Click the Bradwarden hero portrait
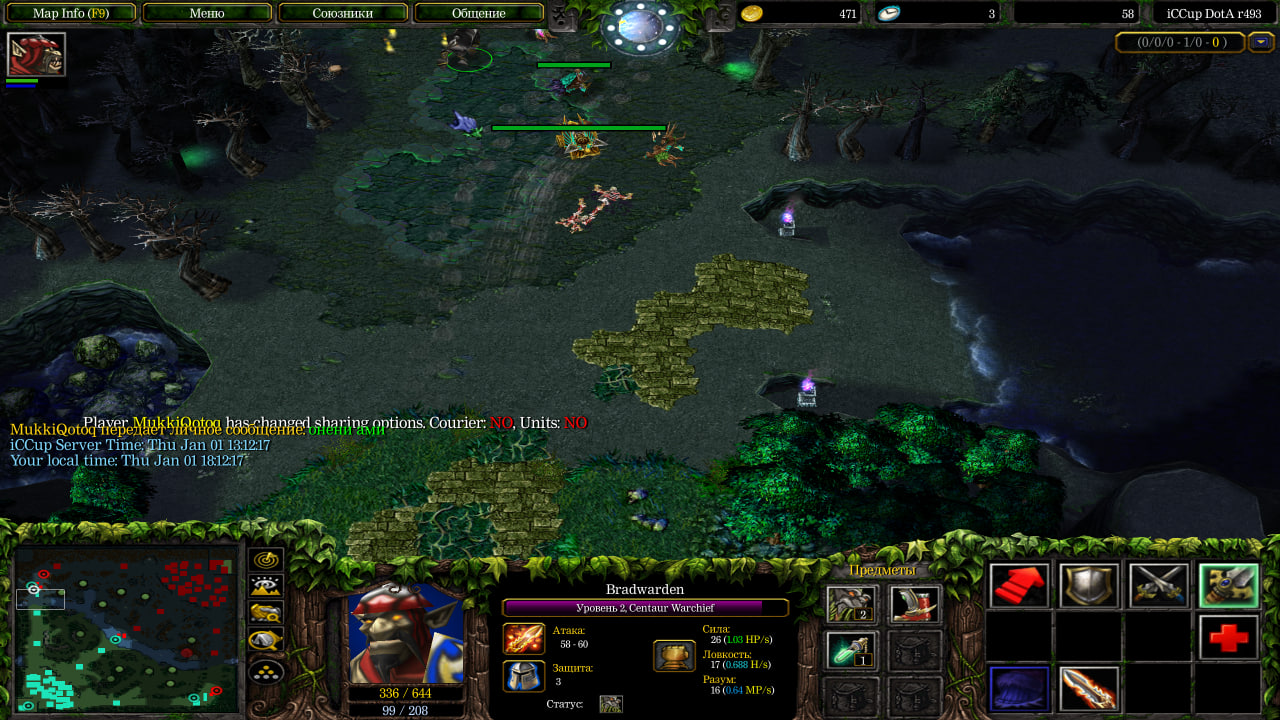This screenshot has height=720, width=1280. pos(406,634)
